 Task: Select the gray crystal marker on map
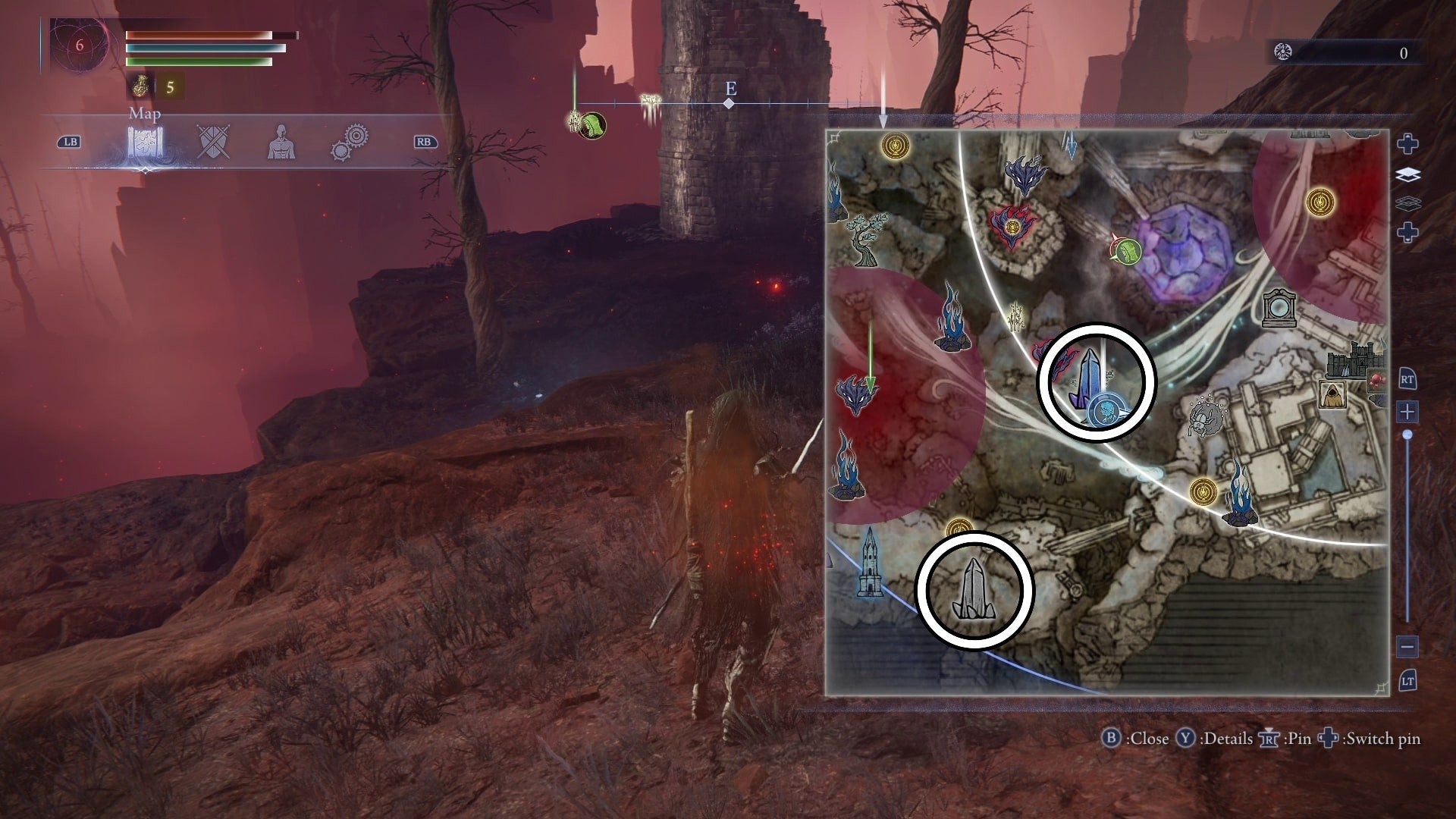pos(973,591)
